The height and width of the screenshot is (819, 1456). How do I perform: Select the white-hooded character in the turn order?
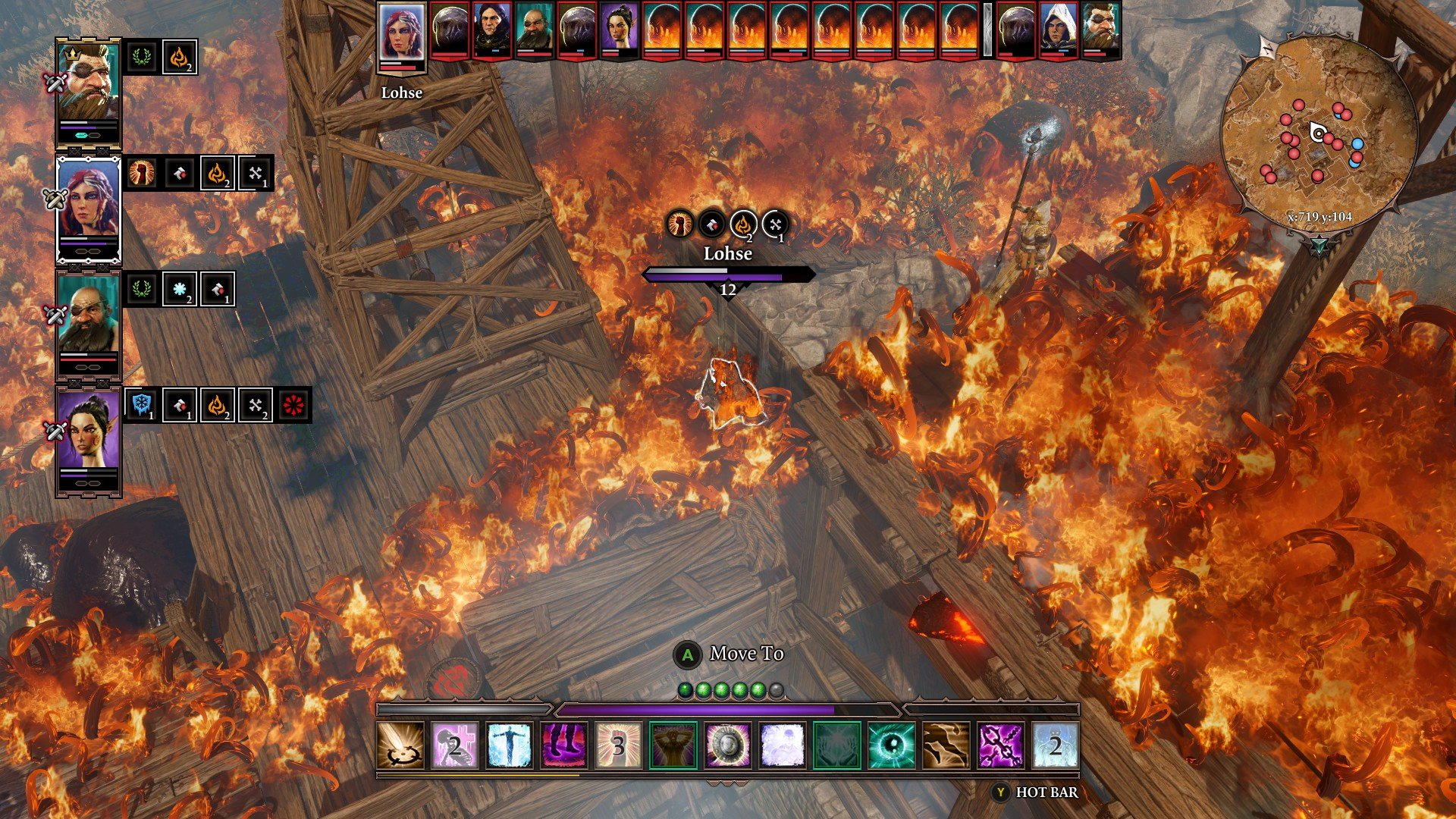point(1058,30)
